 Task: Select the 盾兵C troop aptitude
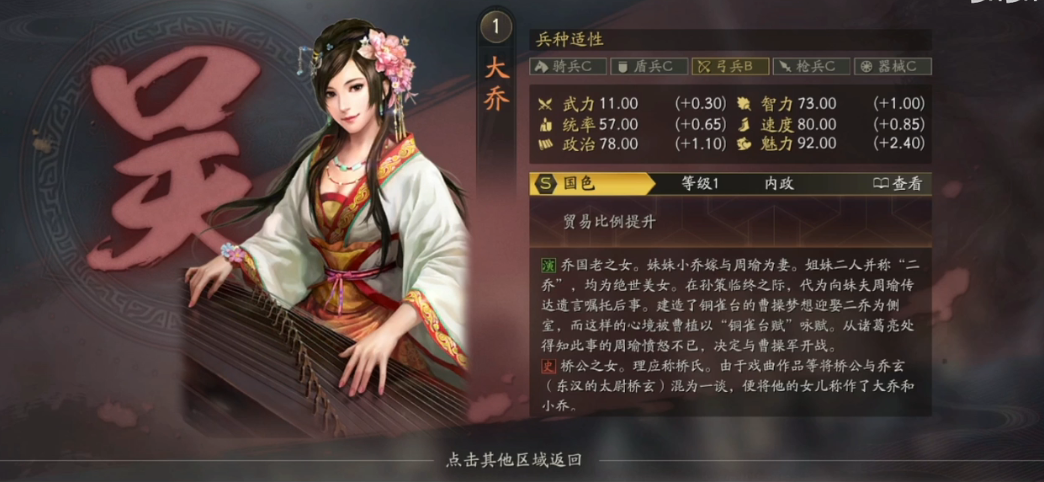point(649,67)
